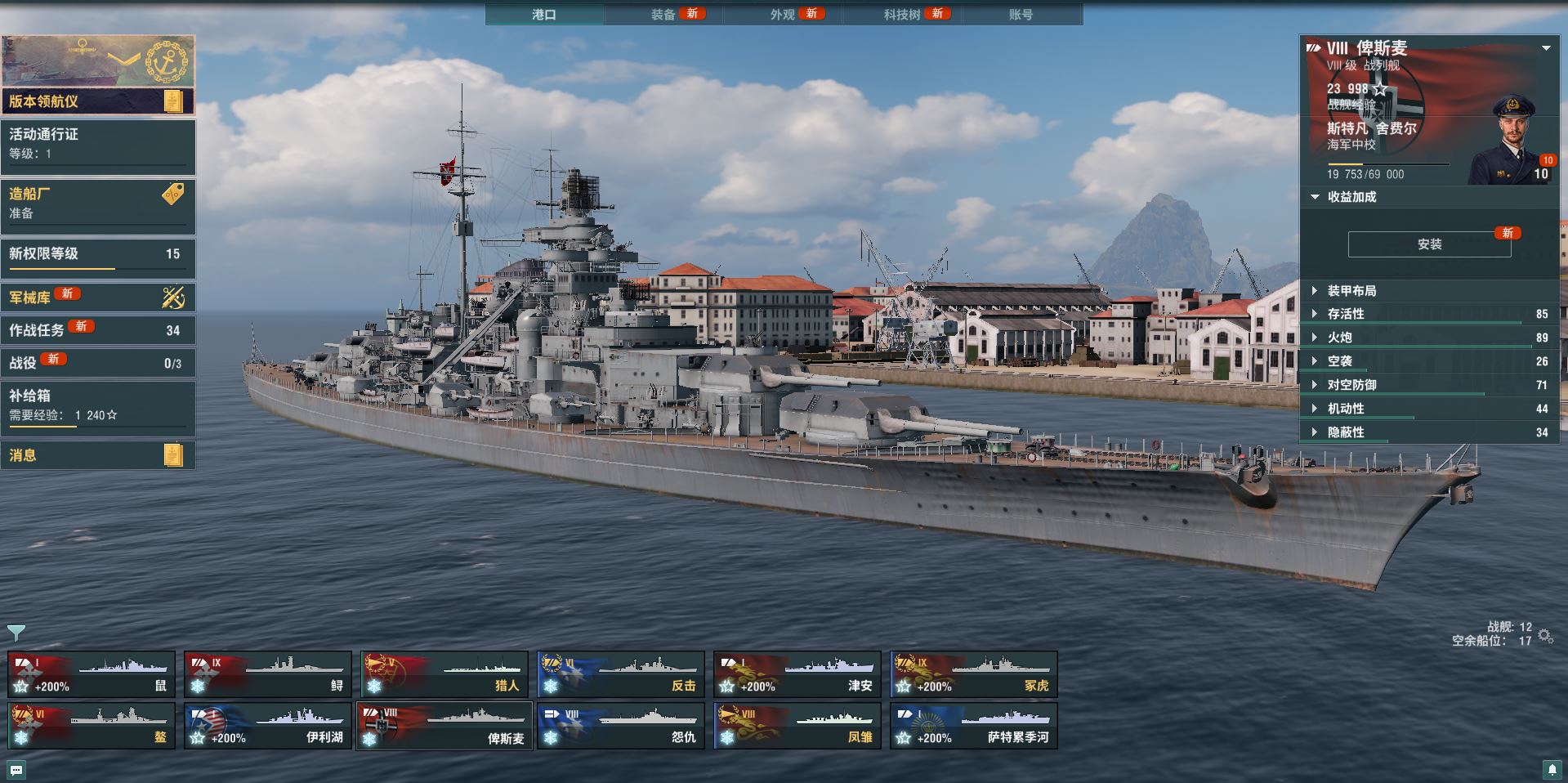1568x783 pixels.
Task: Choose the 怨仇 ship from the carousel
Action: (621, 726)
